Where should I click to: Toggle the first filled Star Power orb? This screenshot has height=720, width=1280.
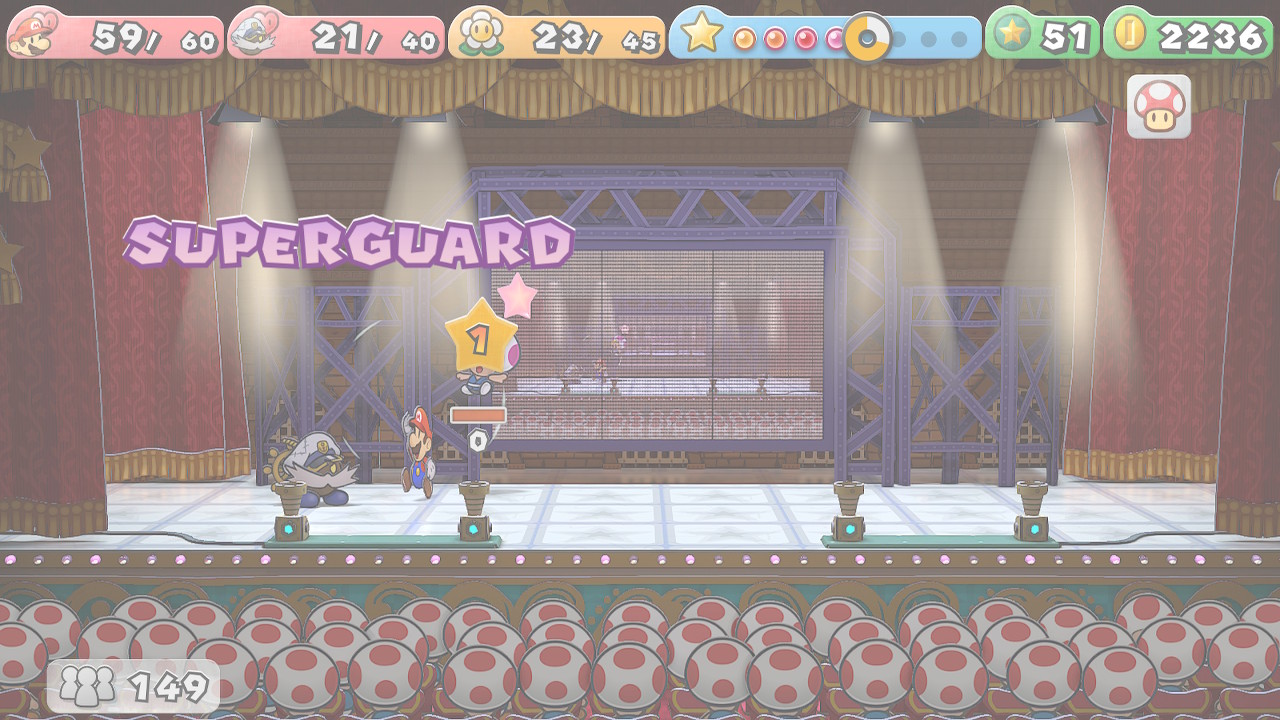click(745, 36)
